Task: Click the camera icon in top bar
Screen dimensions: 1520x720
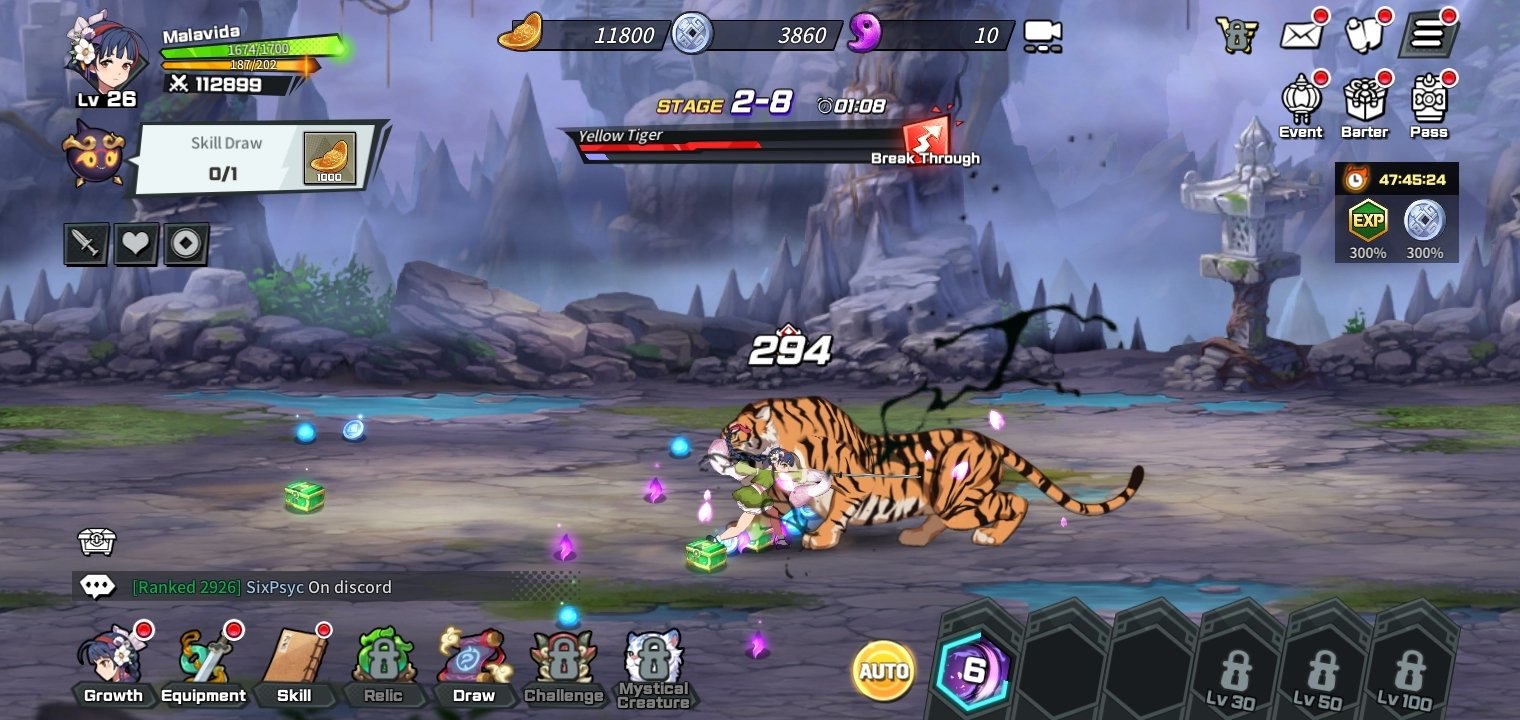Action: 1043,36
